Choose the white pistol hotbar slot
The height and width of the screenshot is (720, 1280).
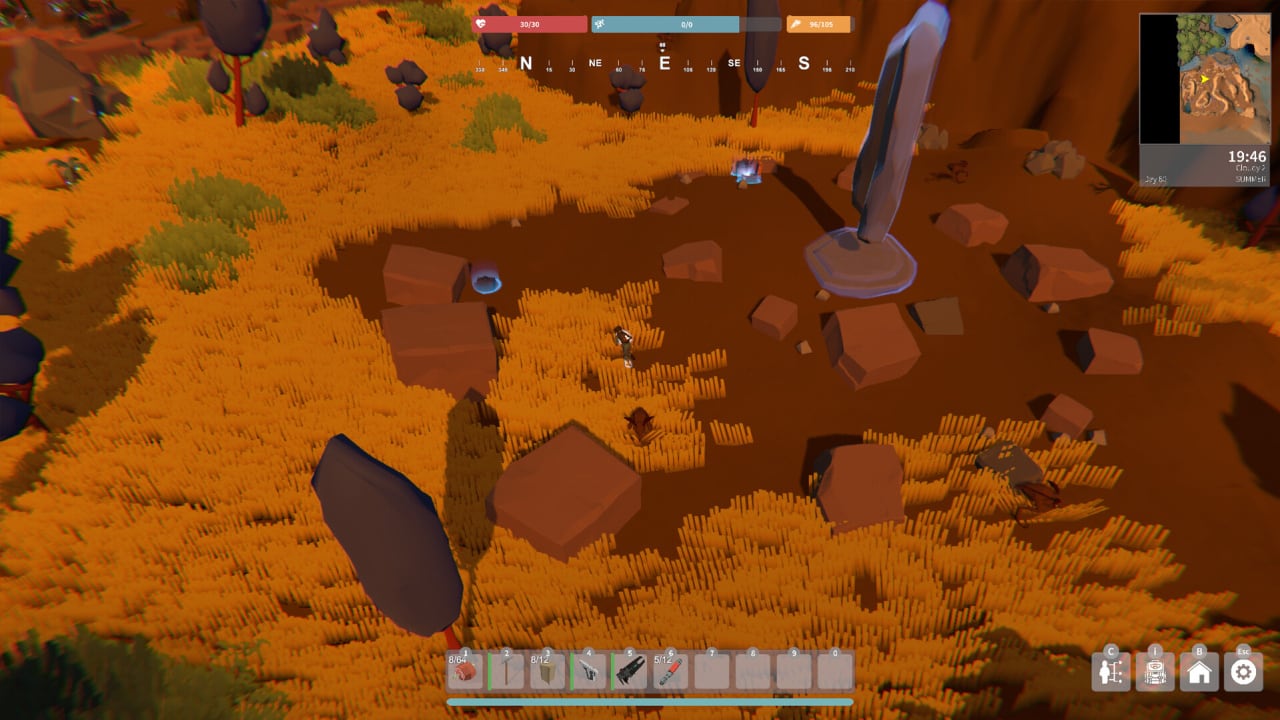click(x=589, y=671)
